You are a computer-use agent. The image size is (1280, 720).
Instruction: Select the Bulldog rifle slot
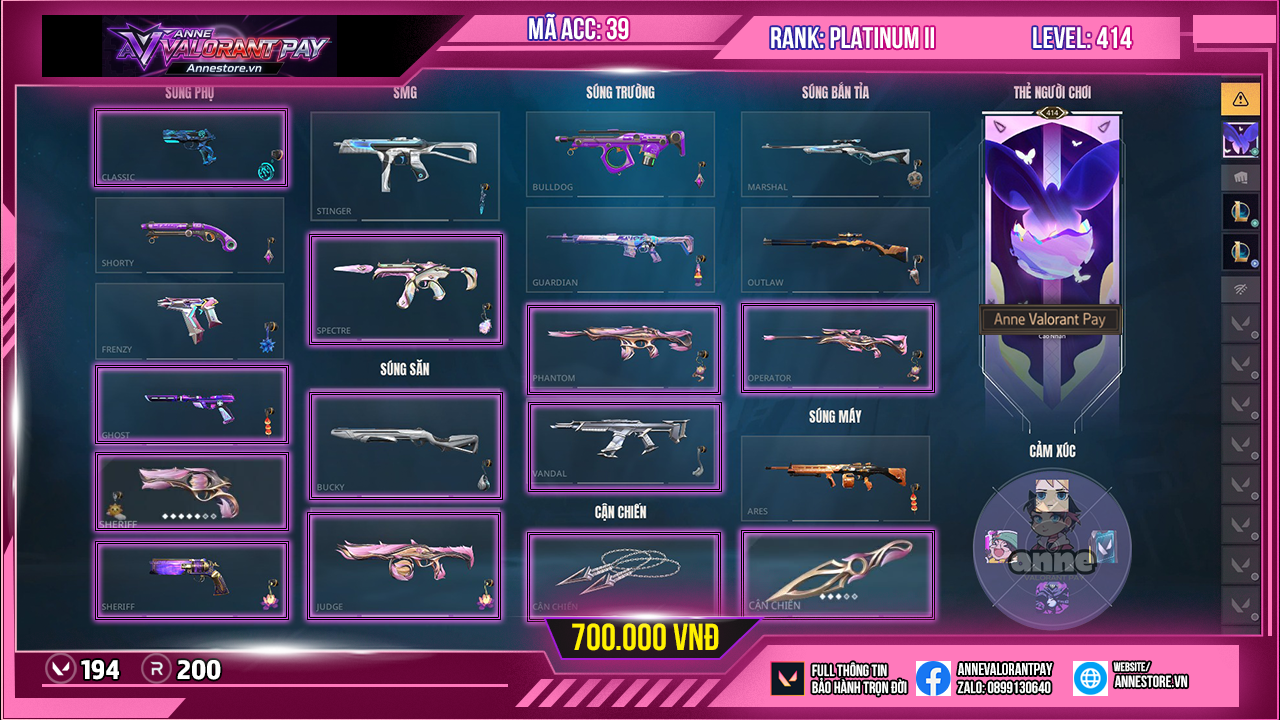[x=620, y=154]
